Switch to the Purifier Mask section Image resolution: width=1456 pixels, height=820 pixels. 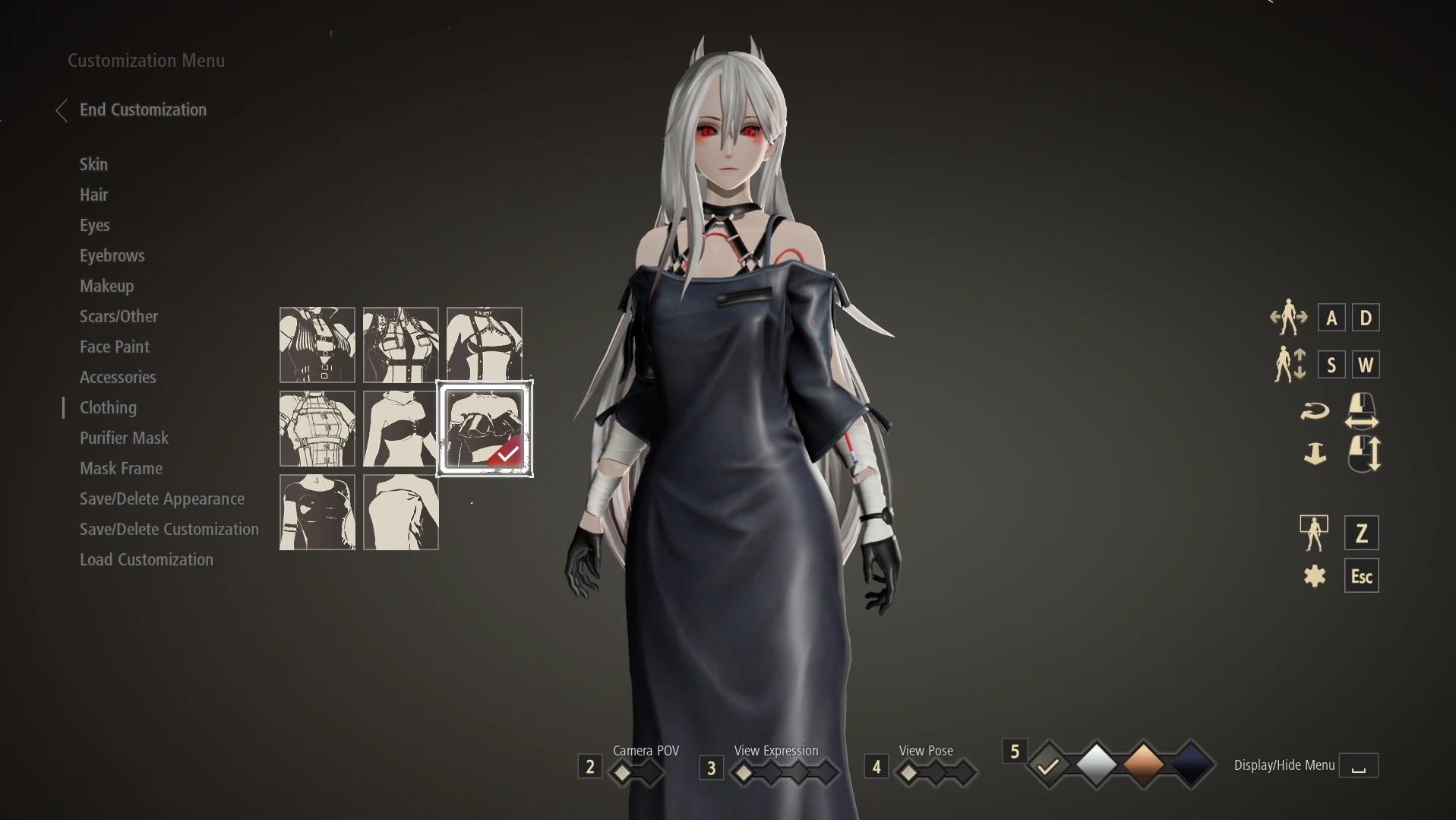[124, 438]
